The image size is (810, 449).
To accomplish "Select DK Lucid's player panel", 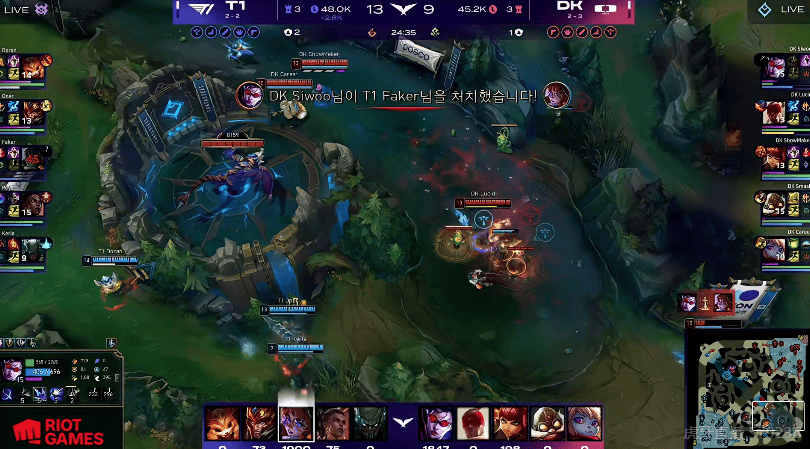I will pos(786,112).
